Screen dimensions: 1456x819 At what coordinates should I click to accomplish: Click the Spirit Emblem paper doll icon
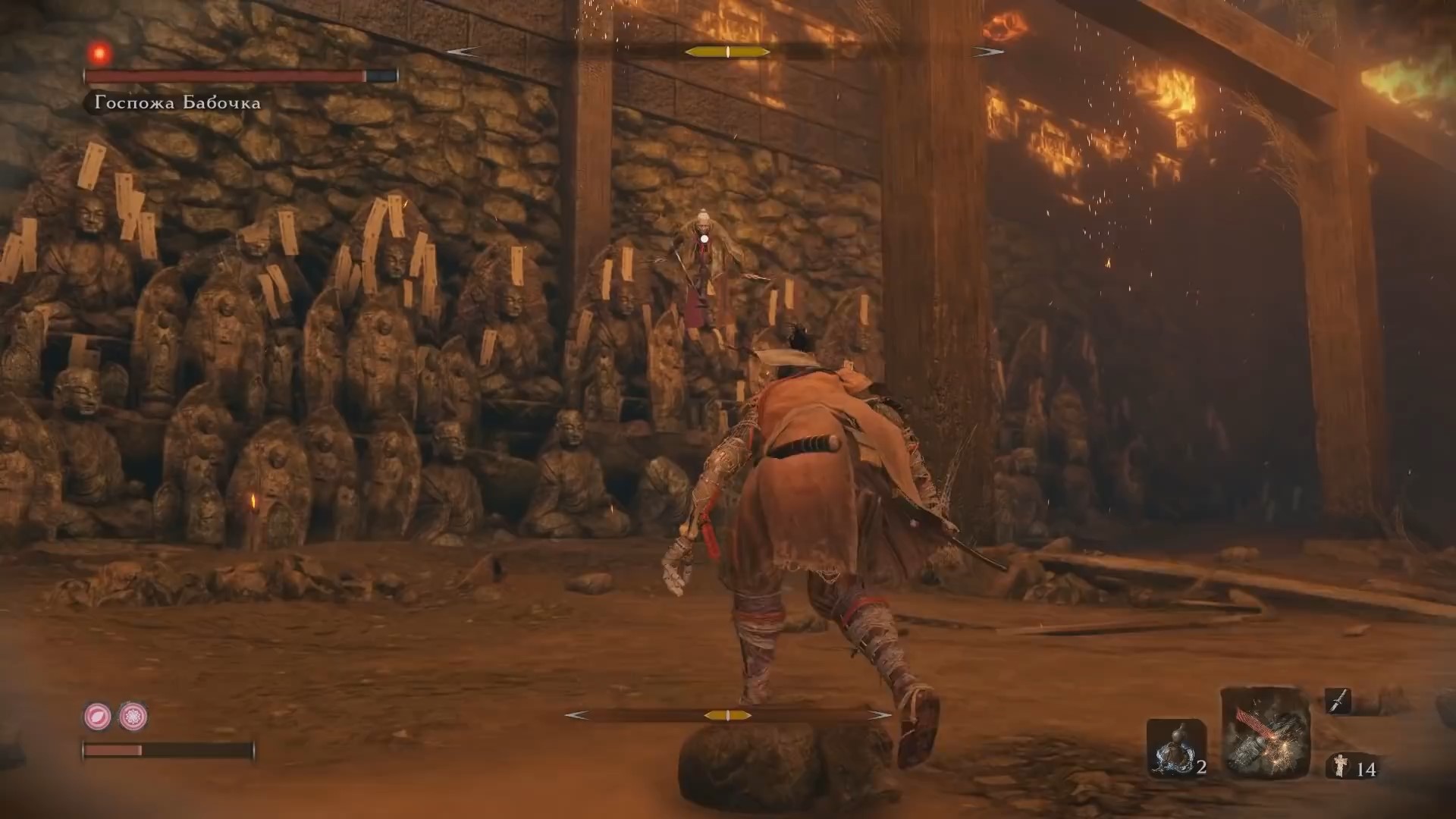click(1341, 767)
